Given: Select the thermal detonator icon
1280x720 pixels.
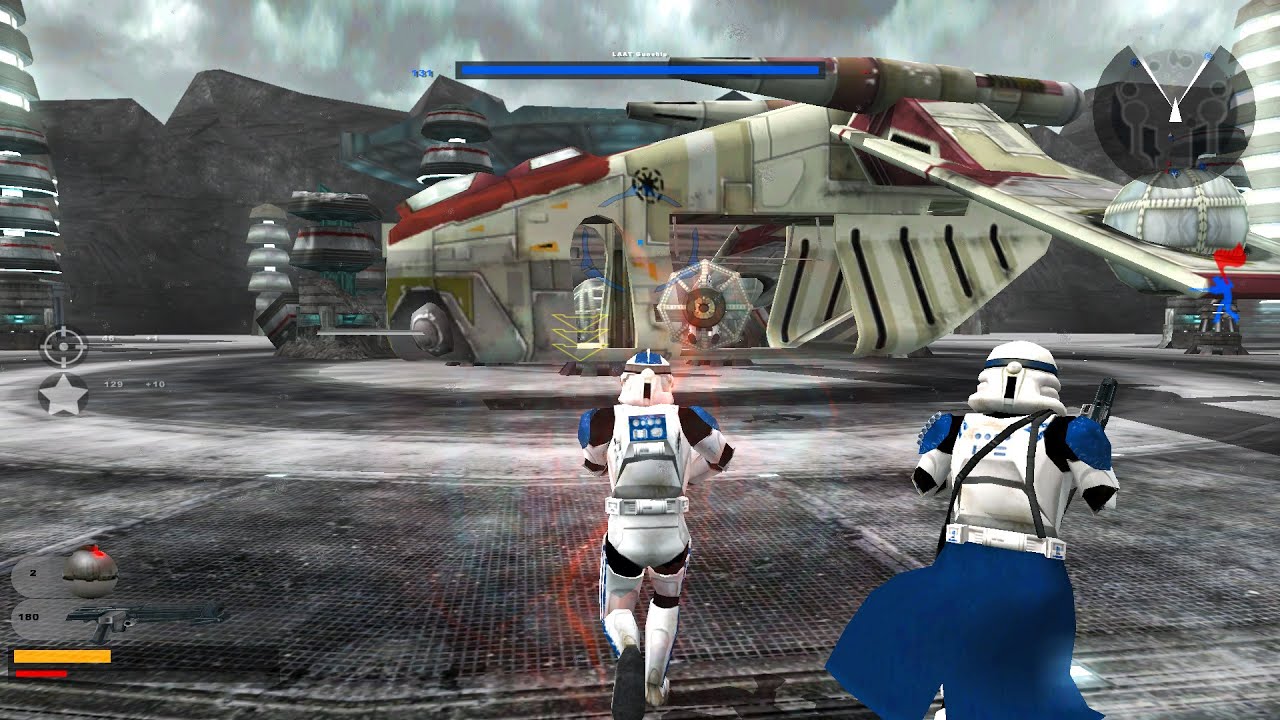Looking at the screenshot, I should 90,572.
